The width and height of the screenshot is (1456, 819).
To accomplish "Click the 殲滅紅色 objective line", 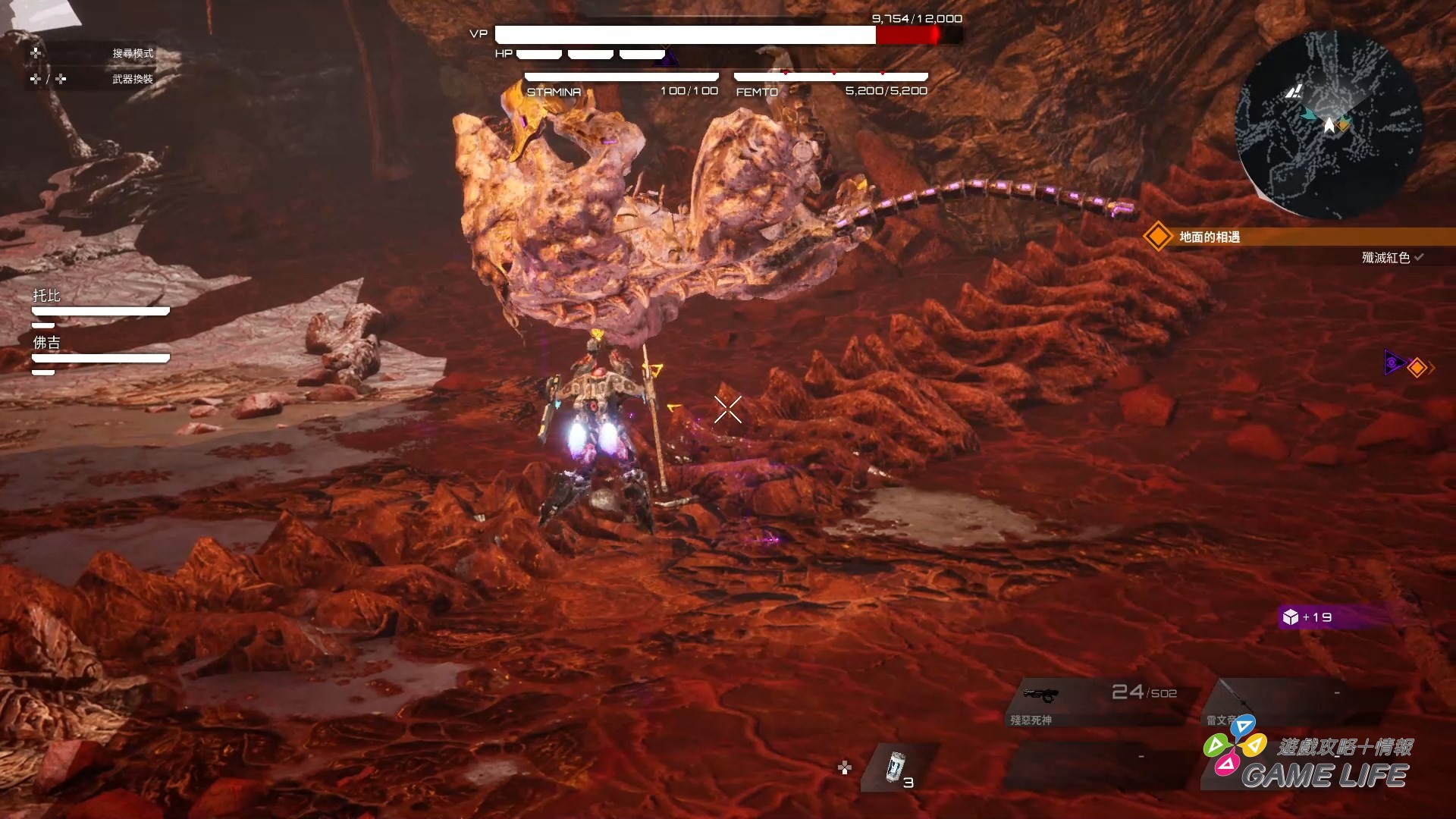I will point(1385,258).
